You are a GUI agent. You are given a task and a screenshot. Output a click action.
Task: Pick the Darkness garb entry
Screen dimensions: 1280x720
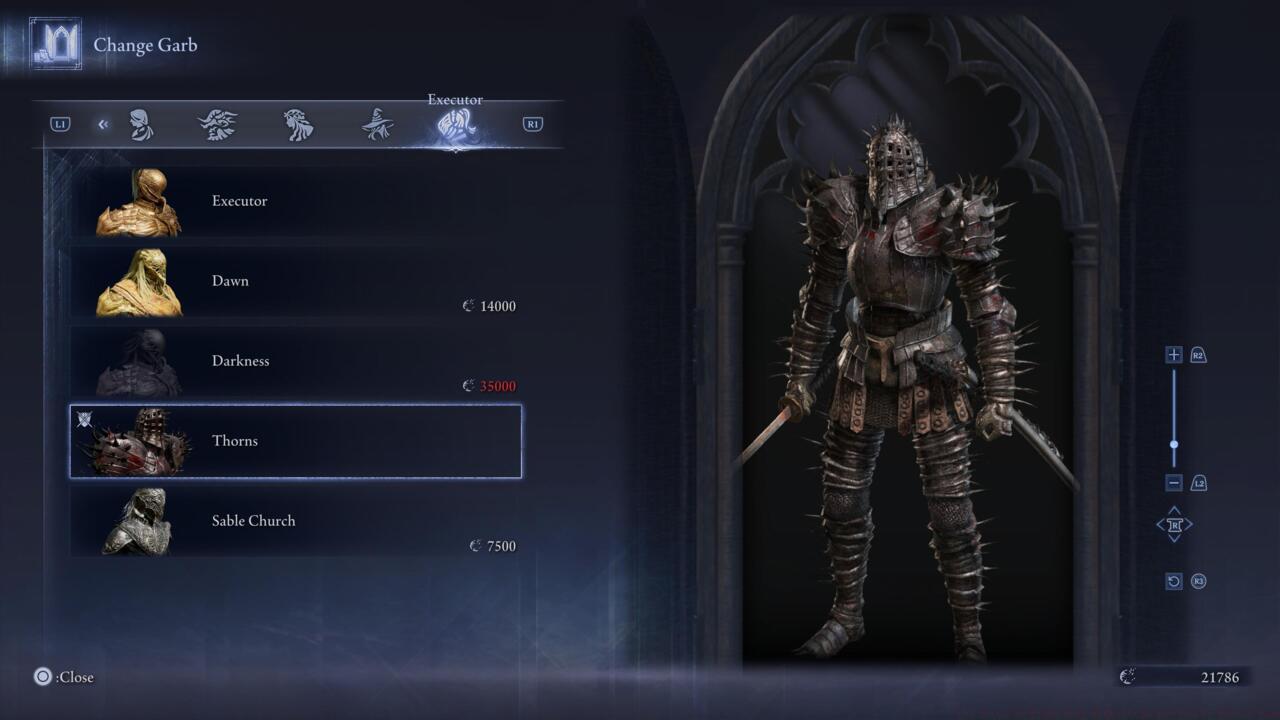tap(295, 362)
